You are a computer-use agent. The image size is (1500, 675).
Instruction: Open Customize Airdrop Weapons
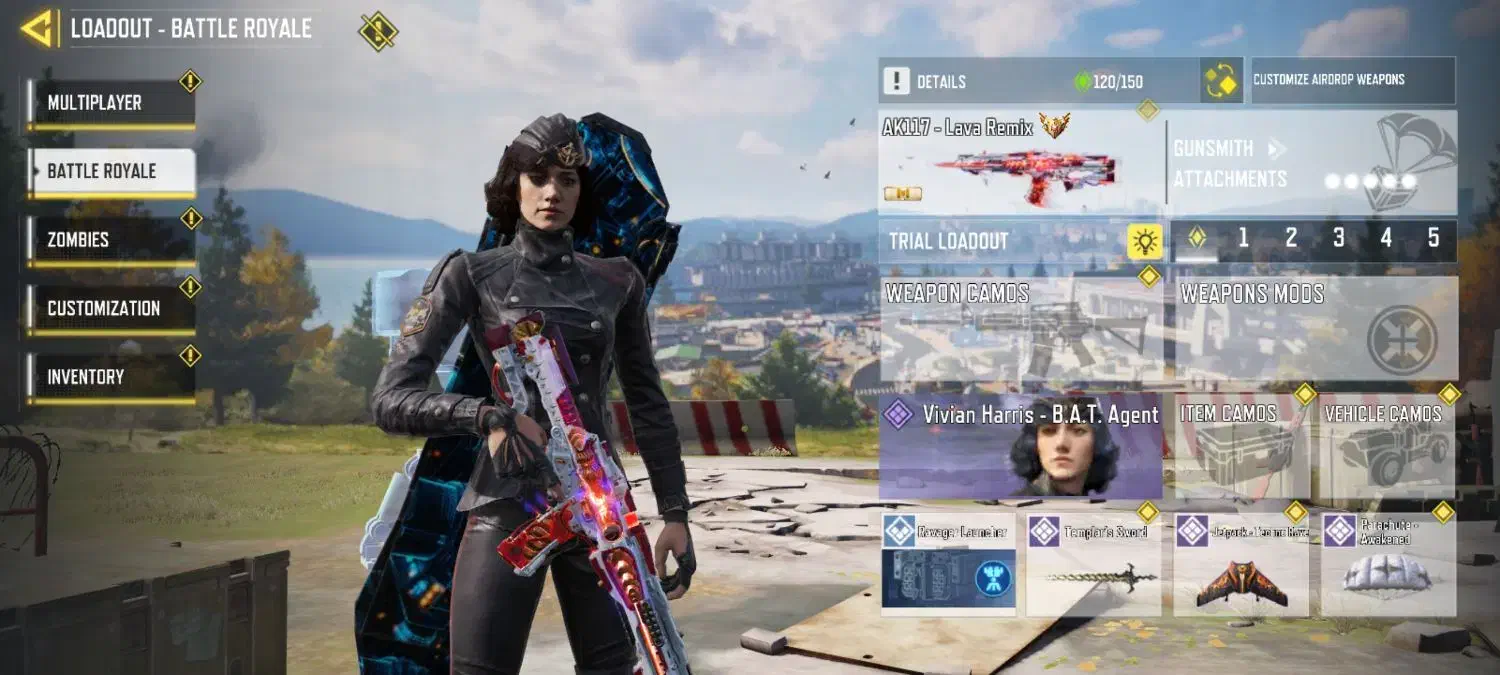tap(1352, 80)
